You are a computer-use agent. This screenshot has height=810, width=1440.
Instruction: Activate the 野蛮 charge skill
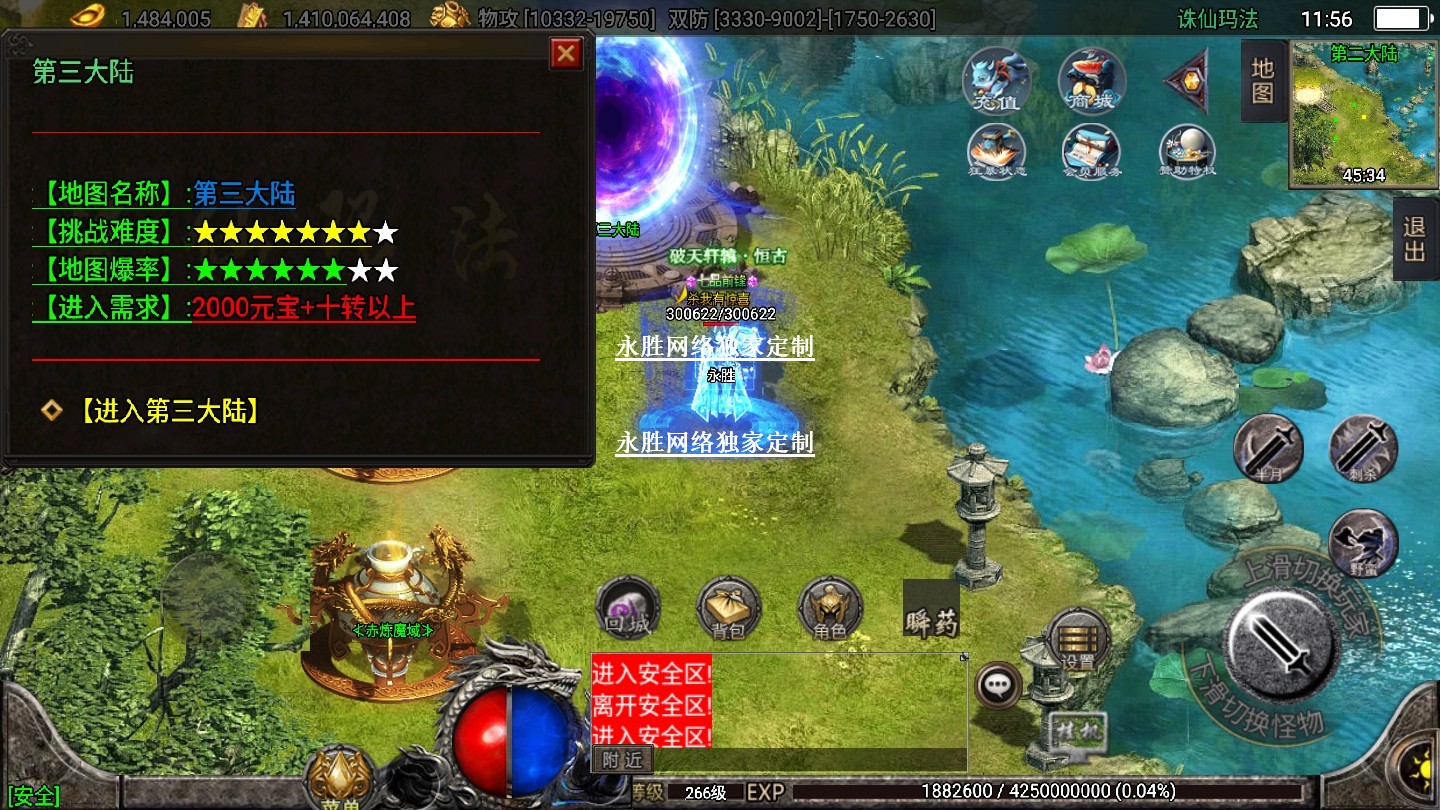click(x=1363, y=543)
